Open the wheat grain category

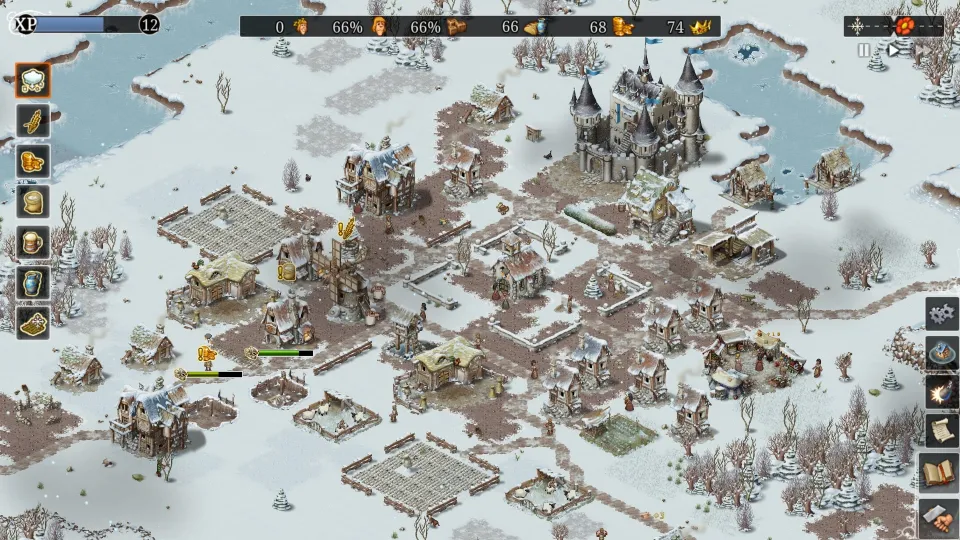click(34, 121)
